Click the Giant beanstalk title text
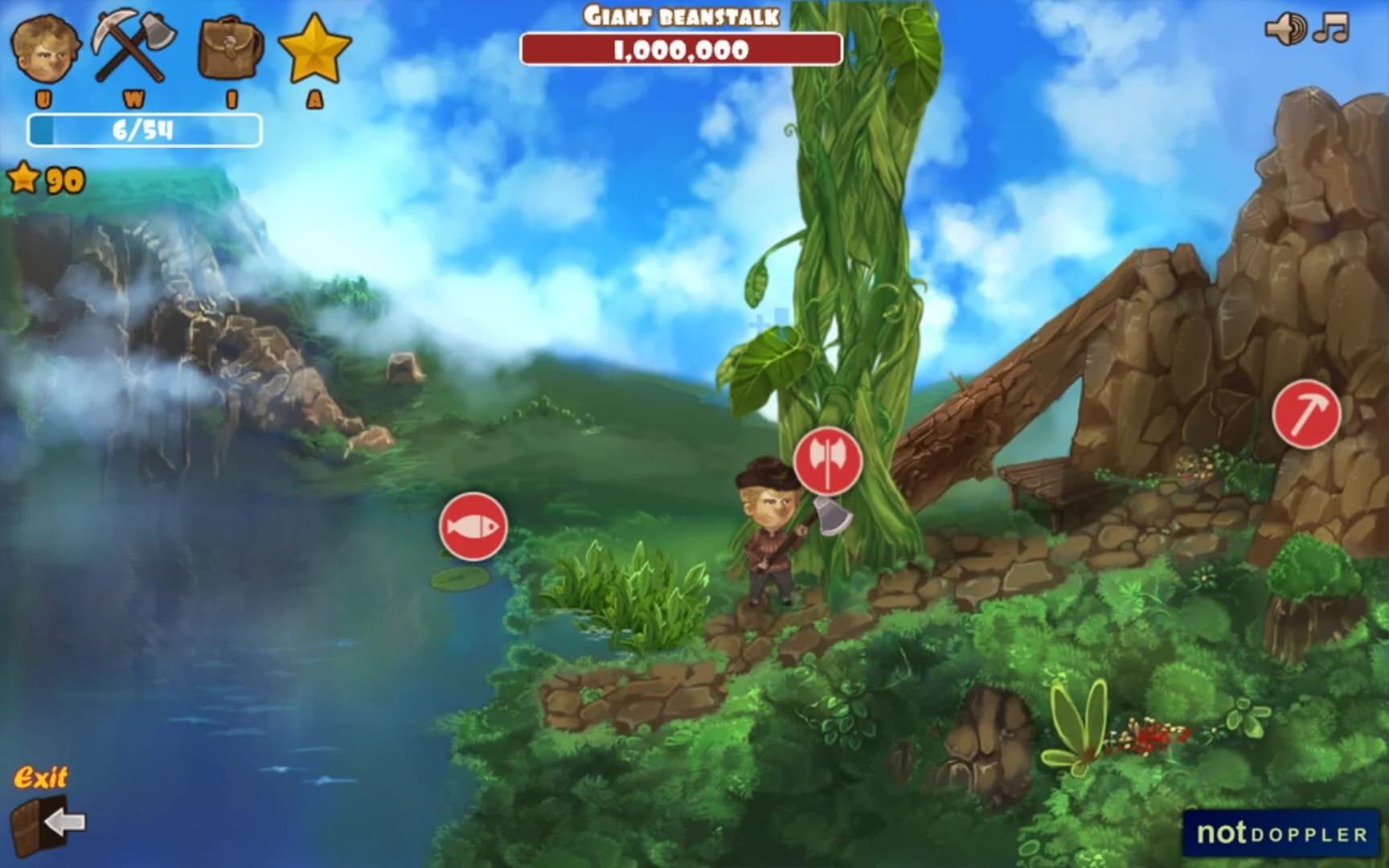The width and height of the screenshot is (1389, 868). 681,14
